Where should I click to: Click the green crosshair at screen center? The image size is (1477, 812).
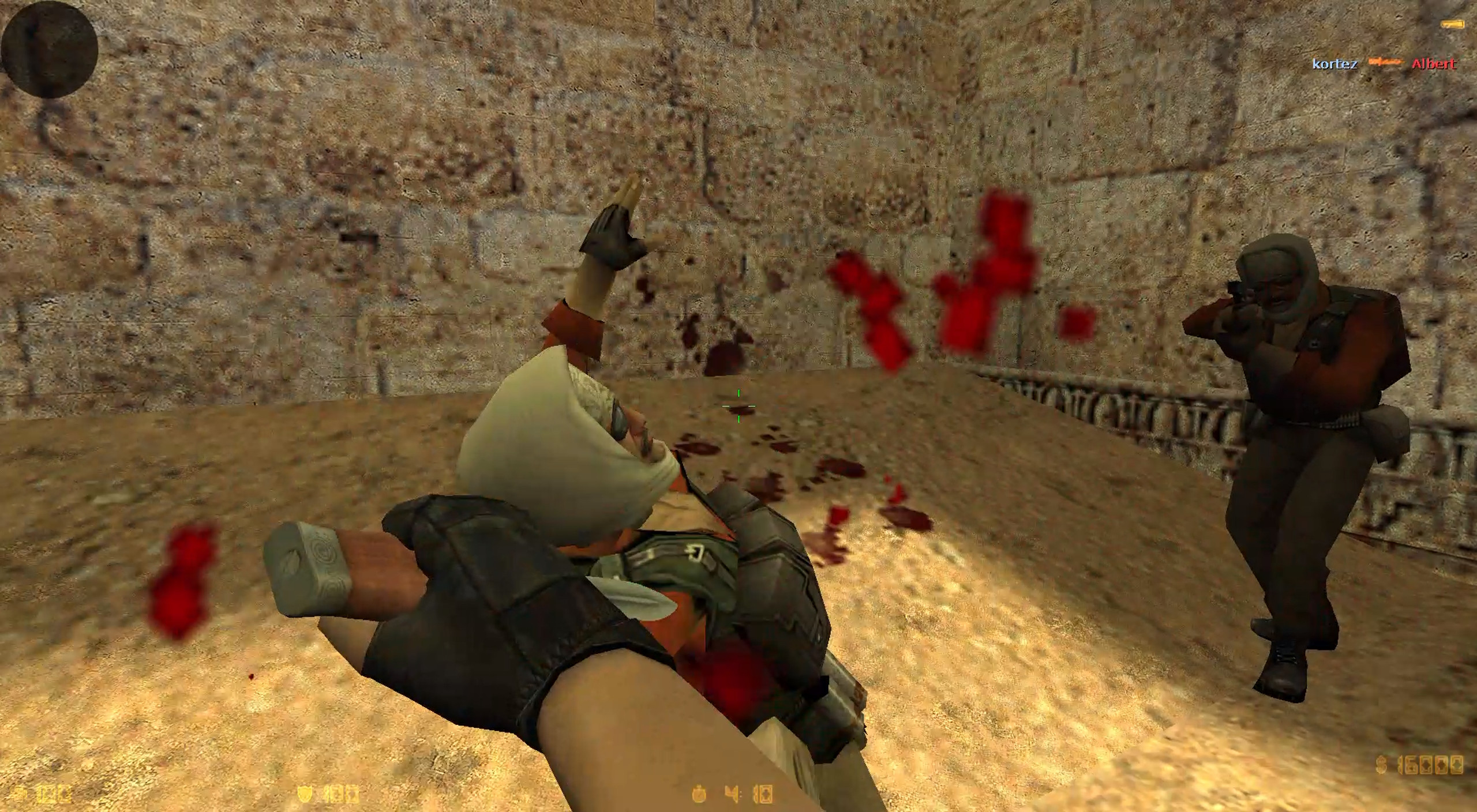[x=739, y=407]
